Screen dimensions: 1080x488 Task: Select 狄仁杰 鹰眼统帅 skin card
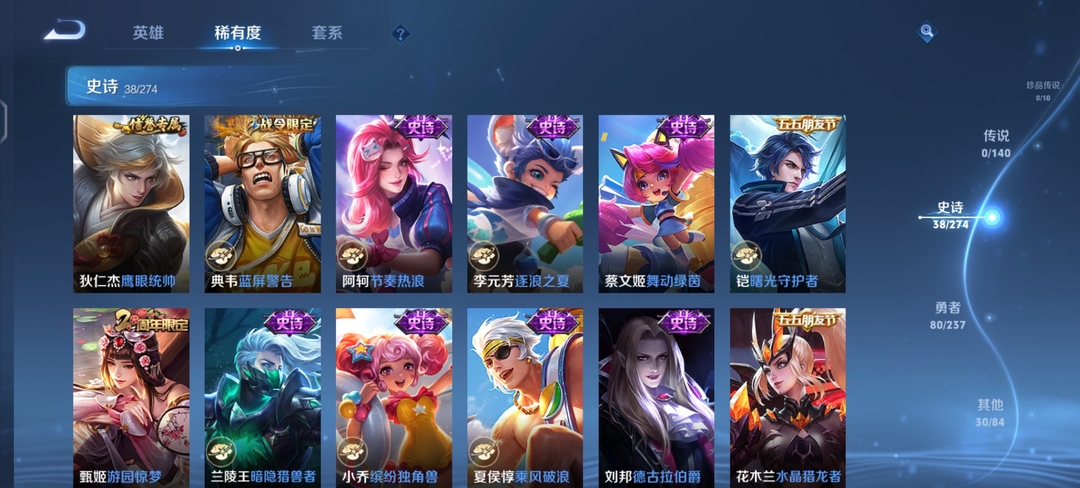(x=131, y=203)
